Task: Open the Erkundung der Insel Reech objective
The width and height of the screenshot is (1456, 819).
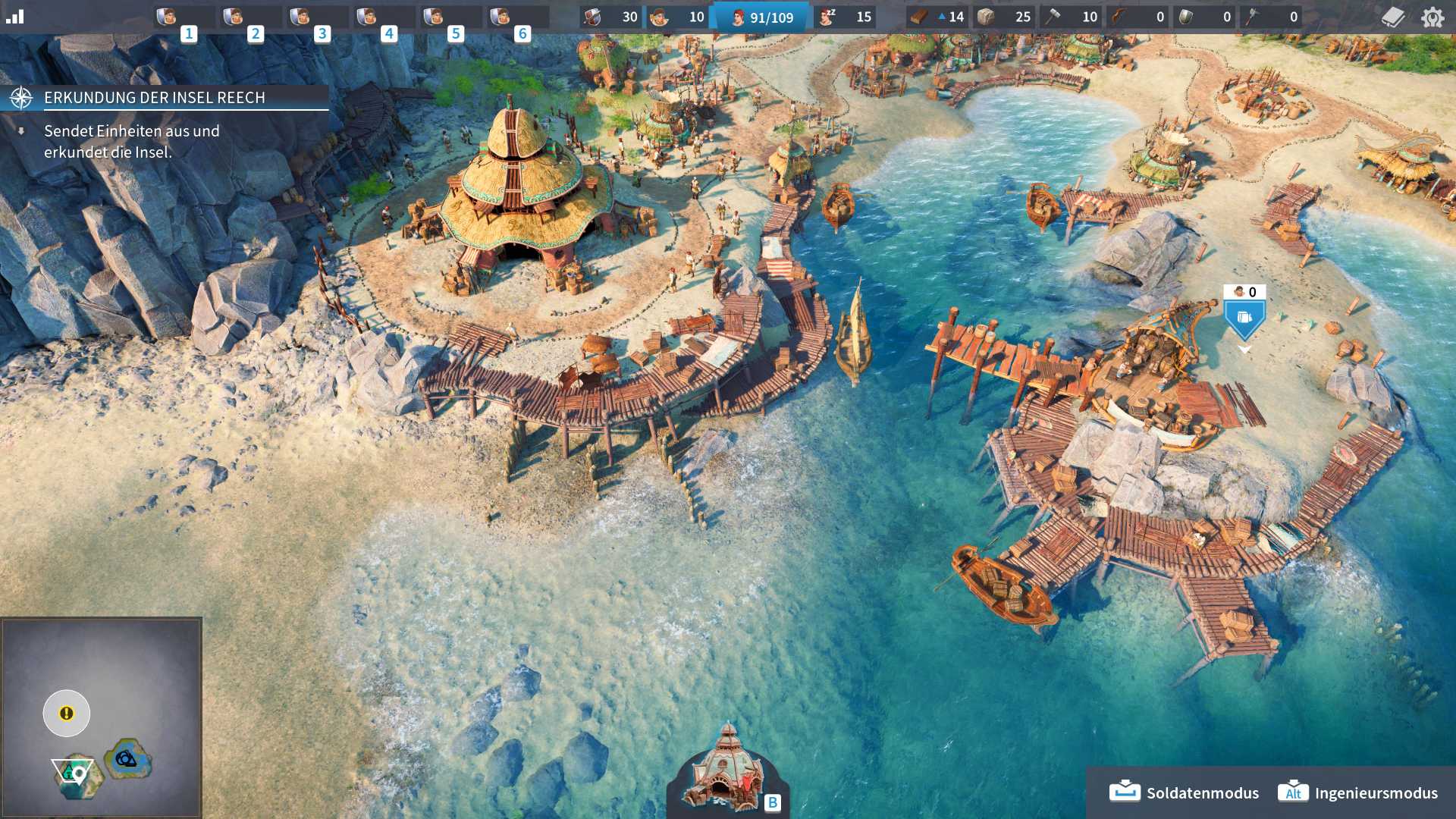Action: pos(155,98)
